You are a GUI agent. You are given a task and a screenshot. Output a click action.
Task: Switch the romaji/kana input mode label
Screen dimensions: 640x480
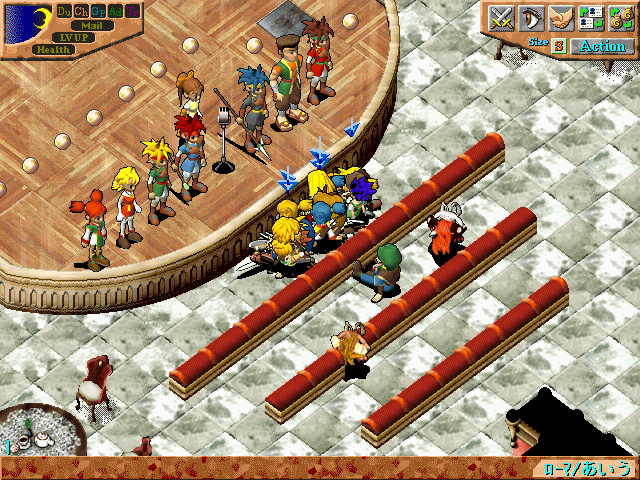589,468
